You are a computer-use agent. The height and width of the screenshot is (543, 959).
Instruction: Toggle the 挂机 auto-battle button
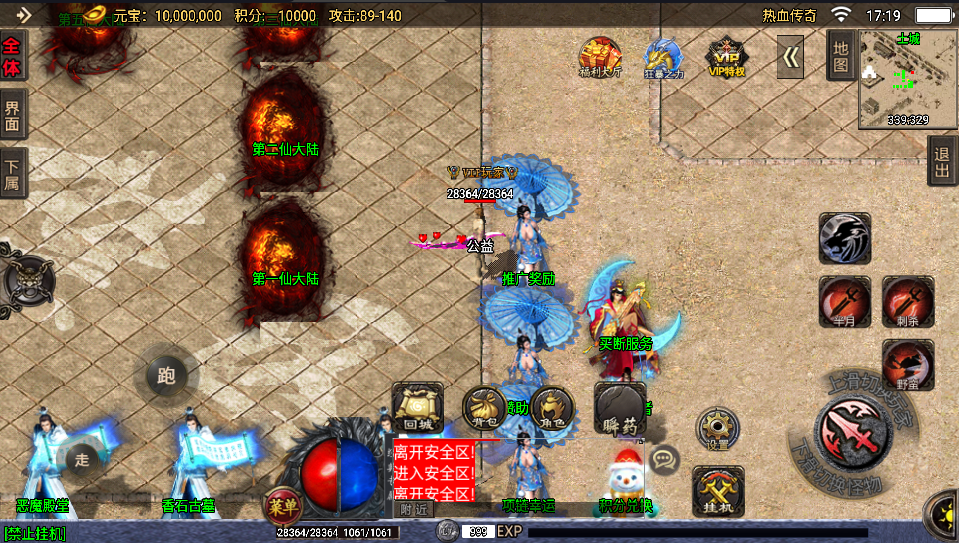click(x=718, y=491)
